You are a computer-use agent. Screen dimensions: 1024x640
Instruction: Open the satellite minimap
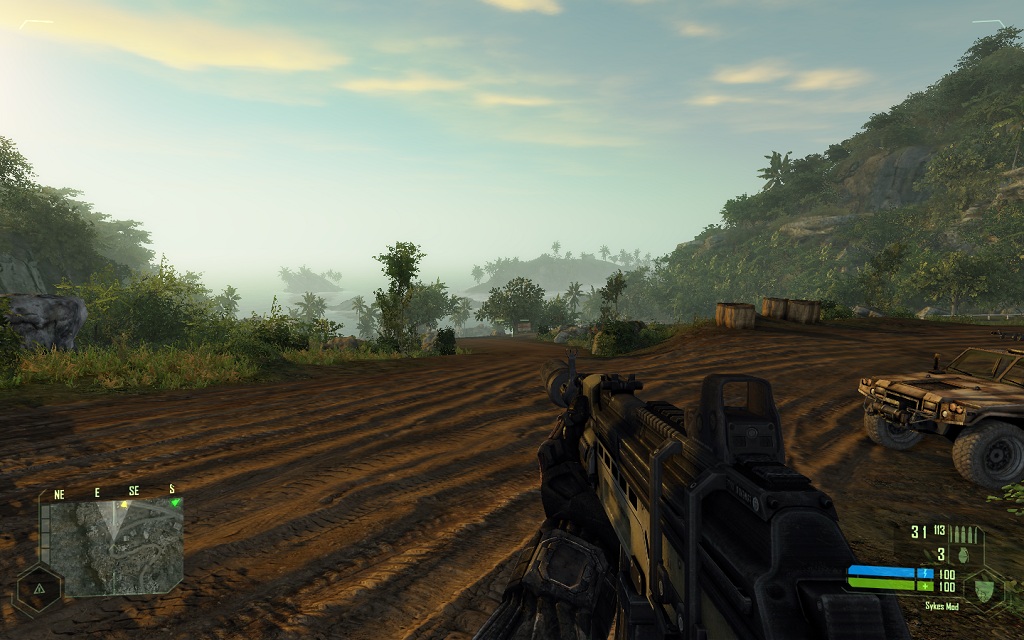click(x=111, y=547)
